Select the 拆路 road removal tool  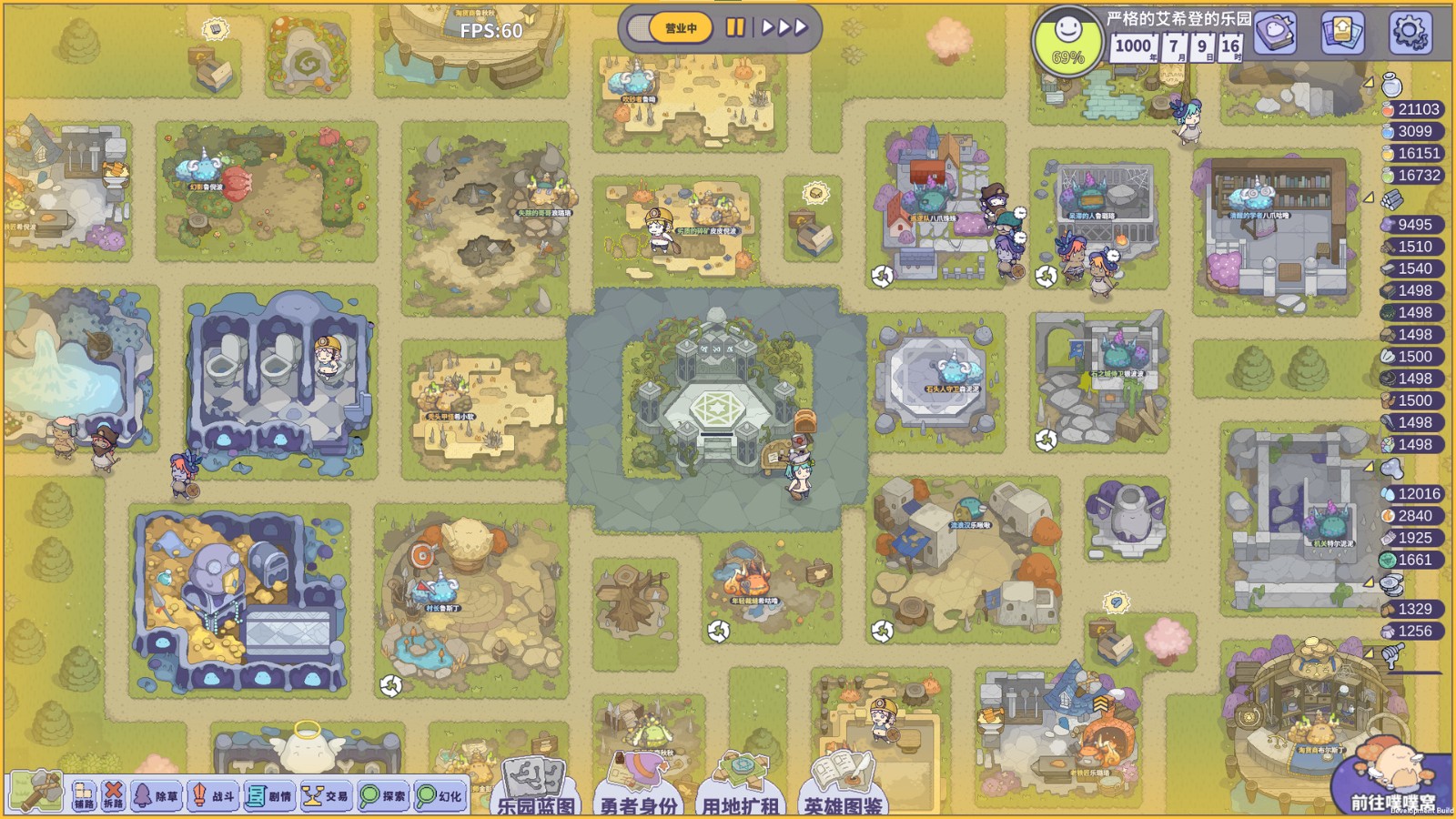(x=115, y=794)
